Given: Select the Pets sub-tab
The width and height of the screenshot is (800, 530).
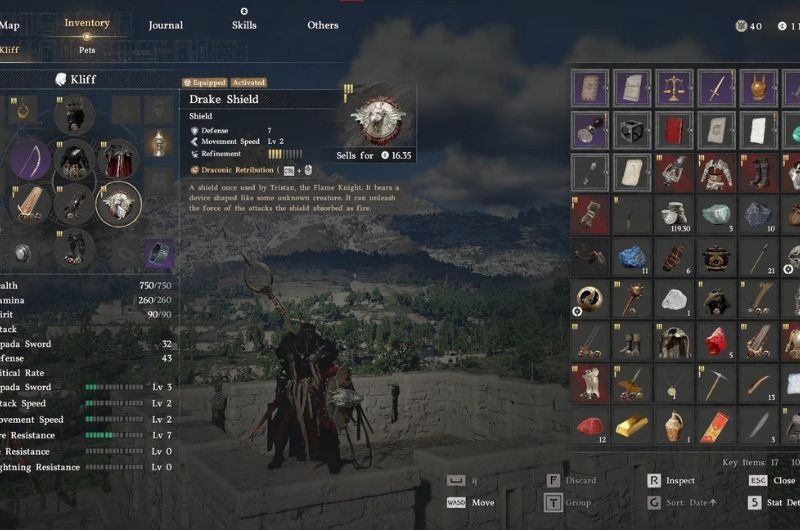Looking at the screenshot, I should coord(87,48).
